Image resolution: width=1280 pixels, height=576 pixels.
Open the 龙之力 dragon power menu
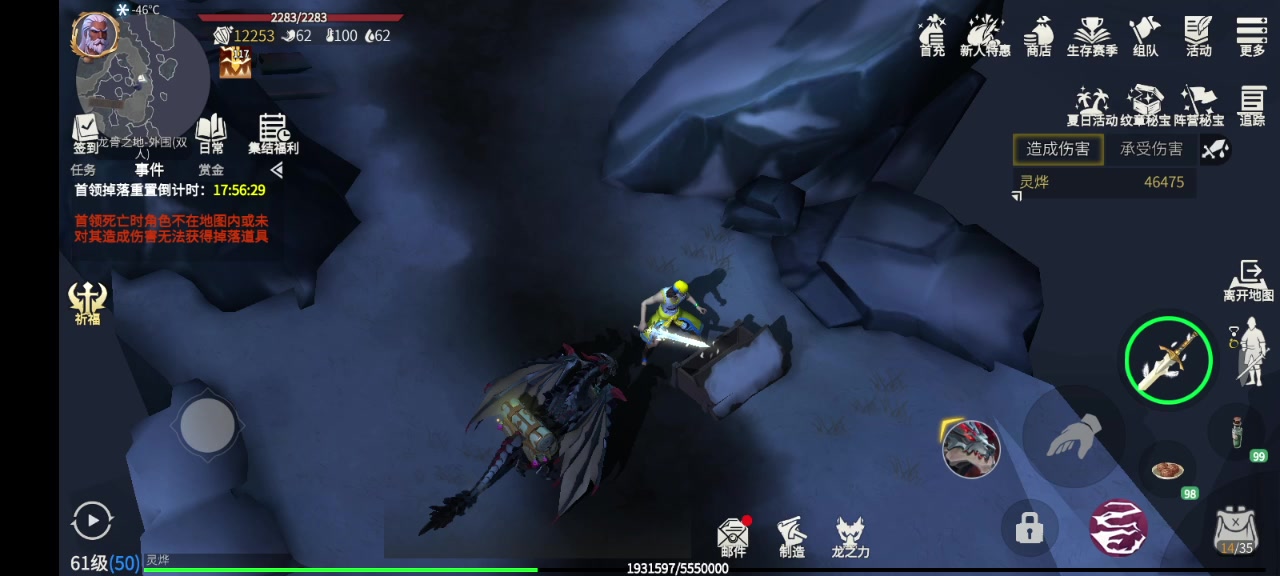pyautogui.click(x=850, y=536)
